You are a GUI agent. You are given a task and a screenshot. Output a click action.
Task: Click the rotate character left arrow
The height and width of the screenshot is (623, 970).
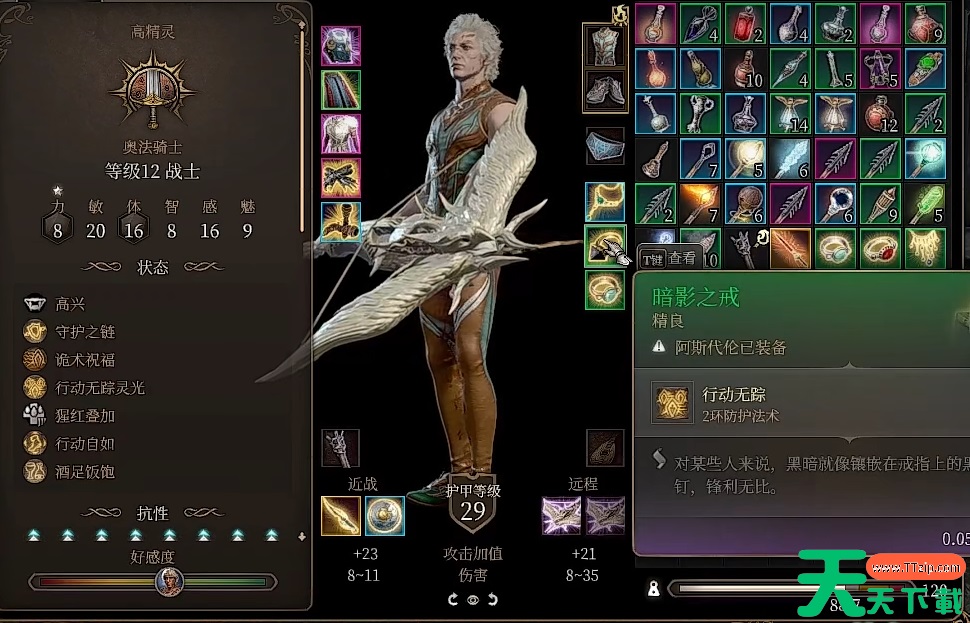pos(453,599)
